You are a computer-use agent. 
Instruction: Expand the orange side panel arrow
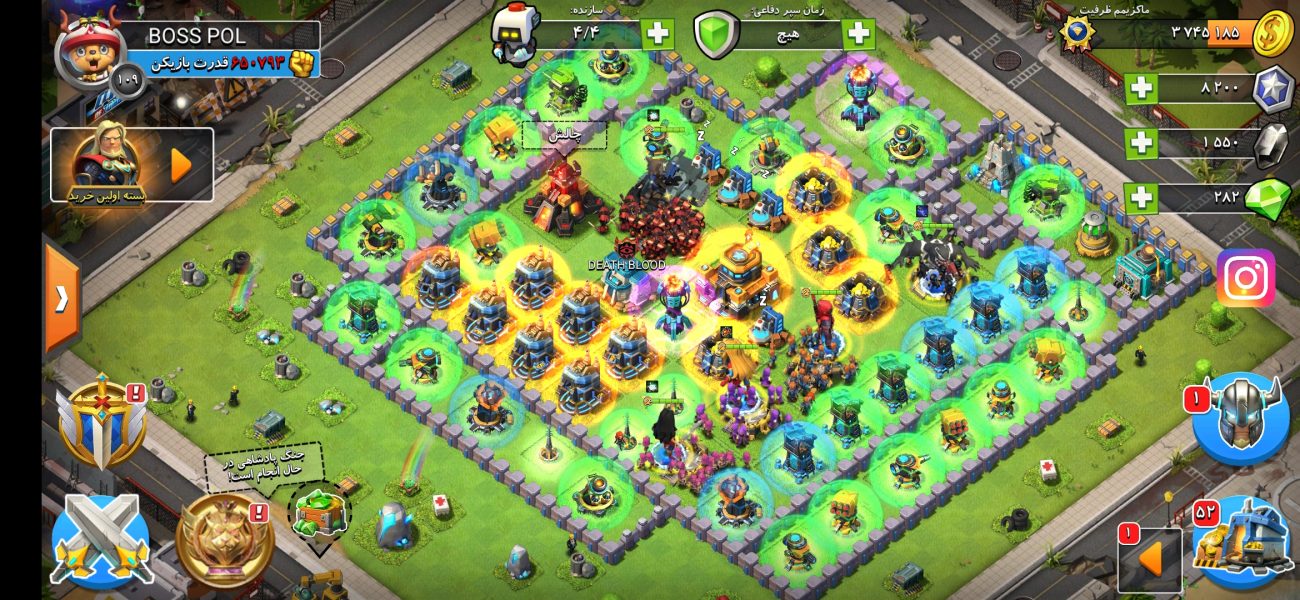tap(62, 299)
